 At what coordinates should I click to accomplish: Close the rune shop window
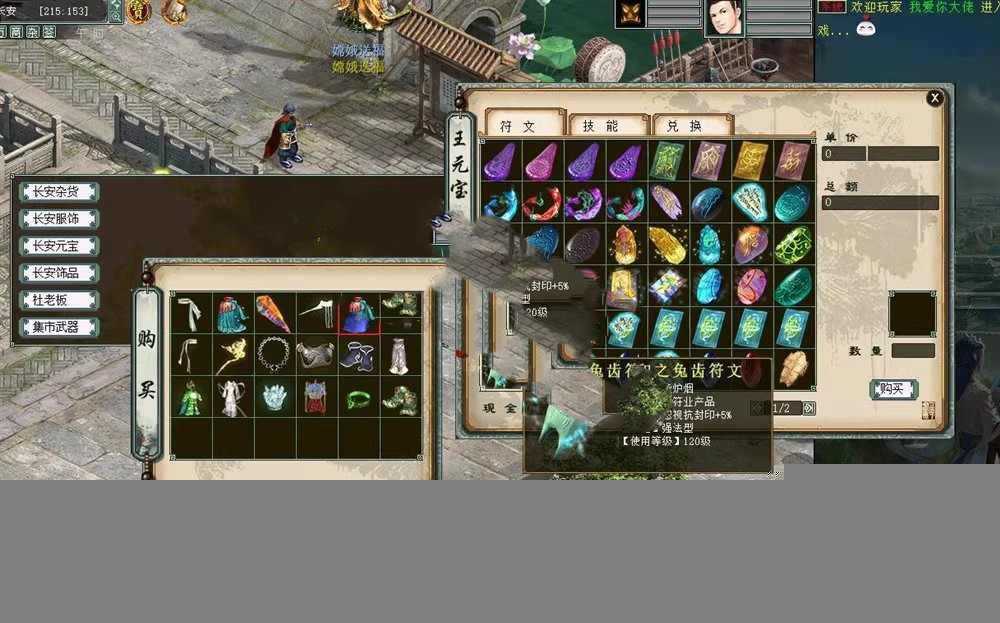[x=935, y=98]
